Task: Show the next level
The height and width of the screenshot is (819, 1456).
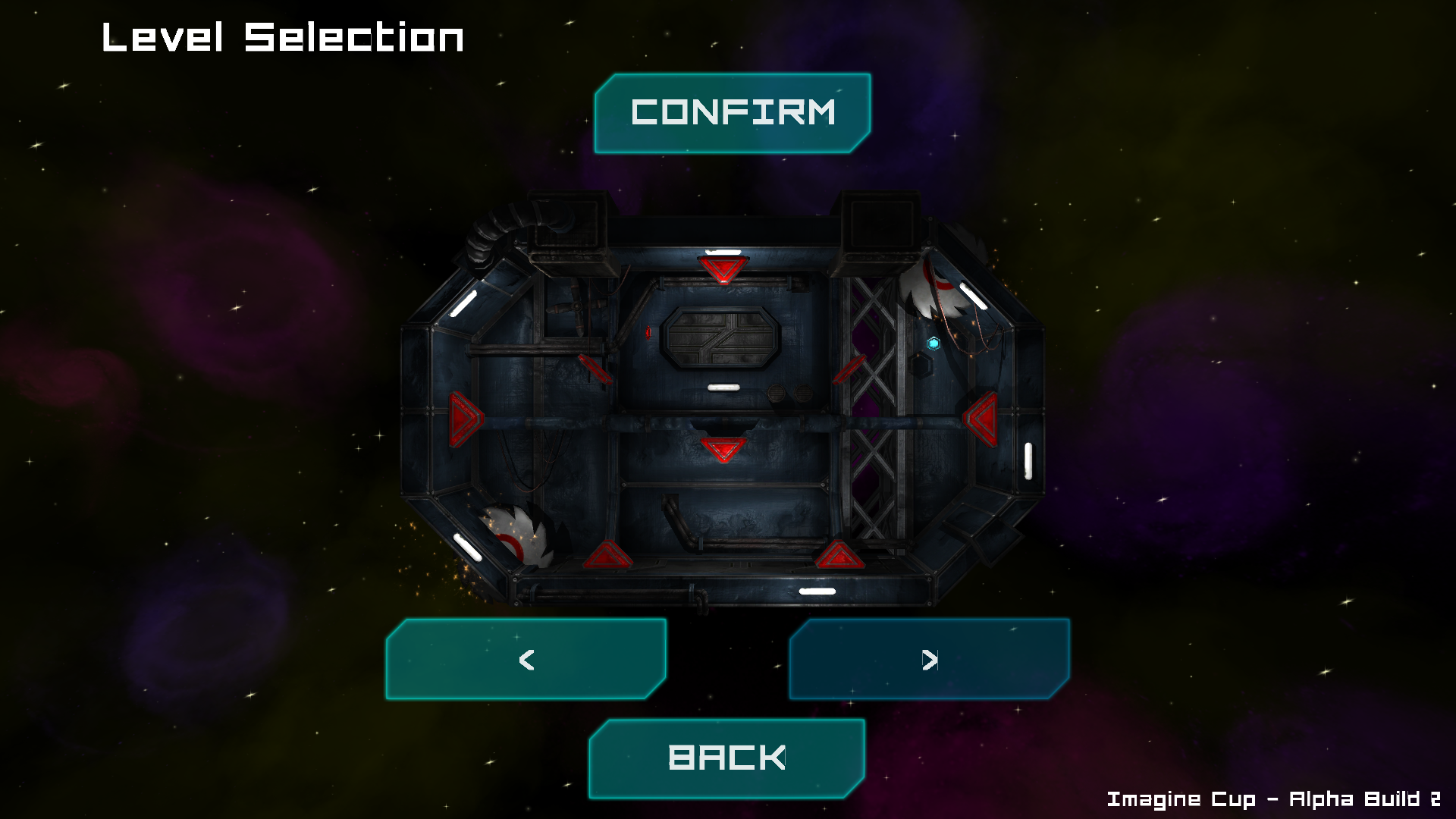Action: (930, 659)
